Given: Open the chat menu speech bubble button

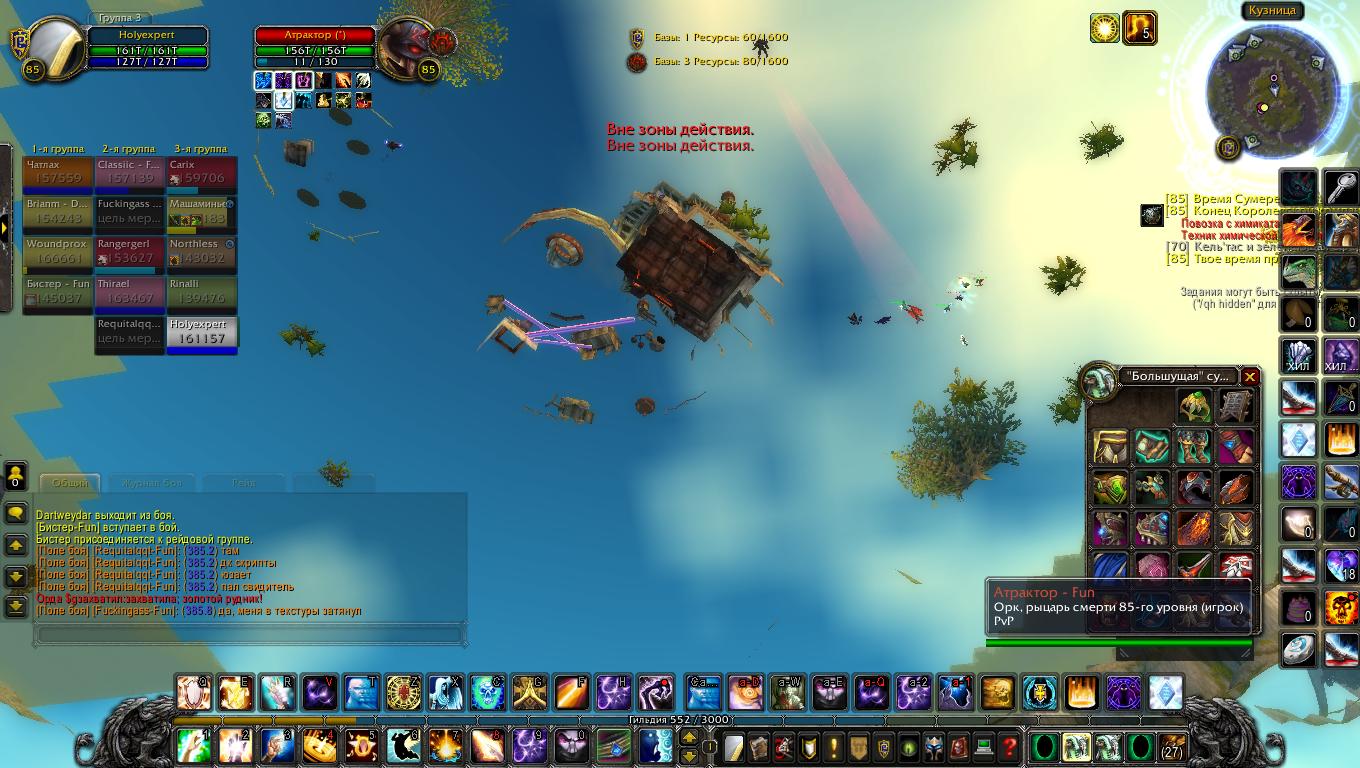Looking at the screenshot, I should [16, 514].
